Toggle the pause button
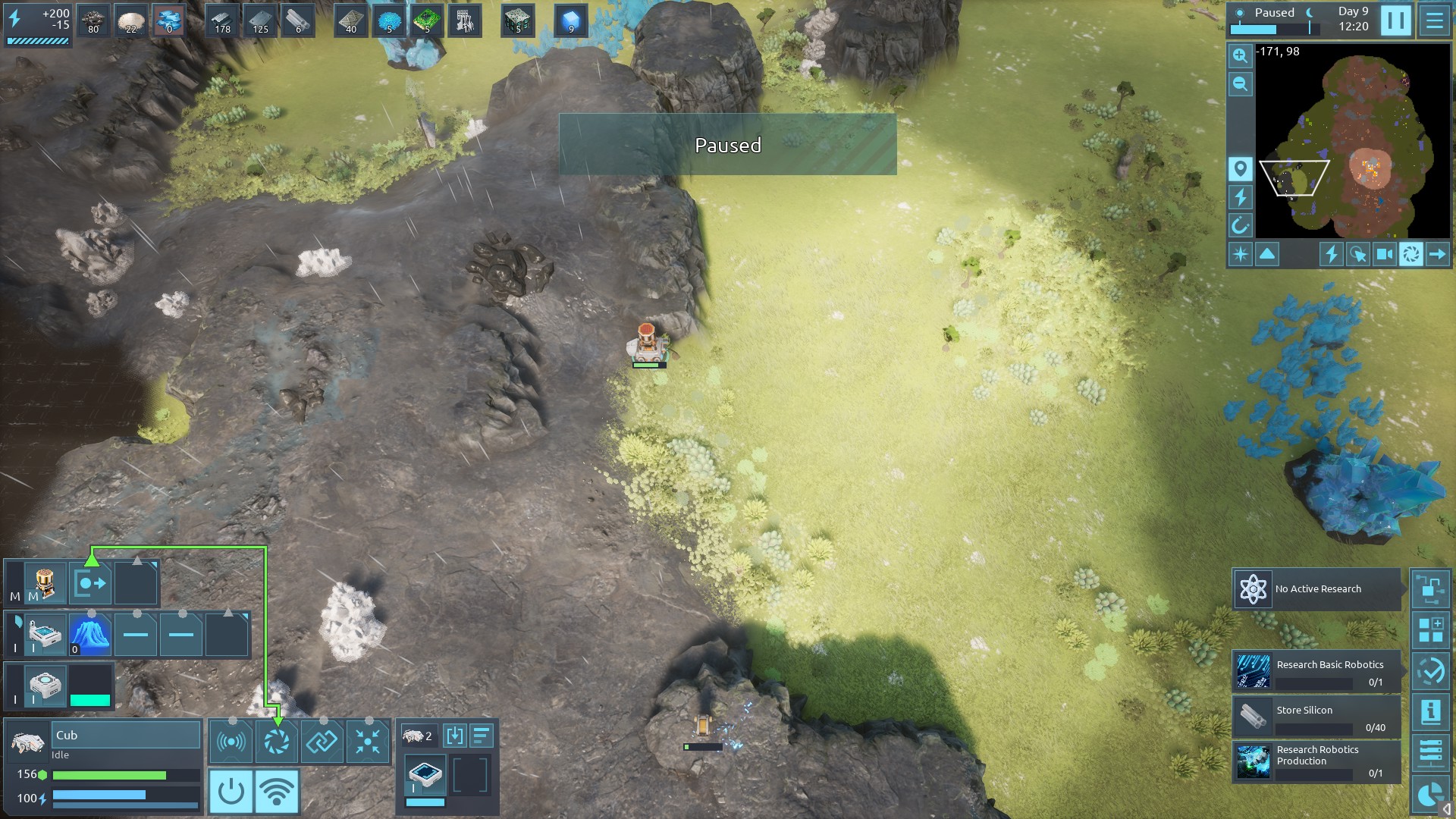The height and width of the screenshot is (819, 1456). (x=1395, y=21)
